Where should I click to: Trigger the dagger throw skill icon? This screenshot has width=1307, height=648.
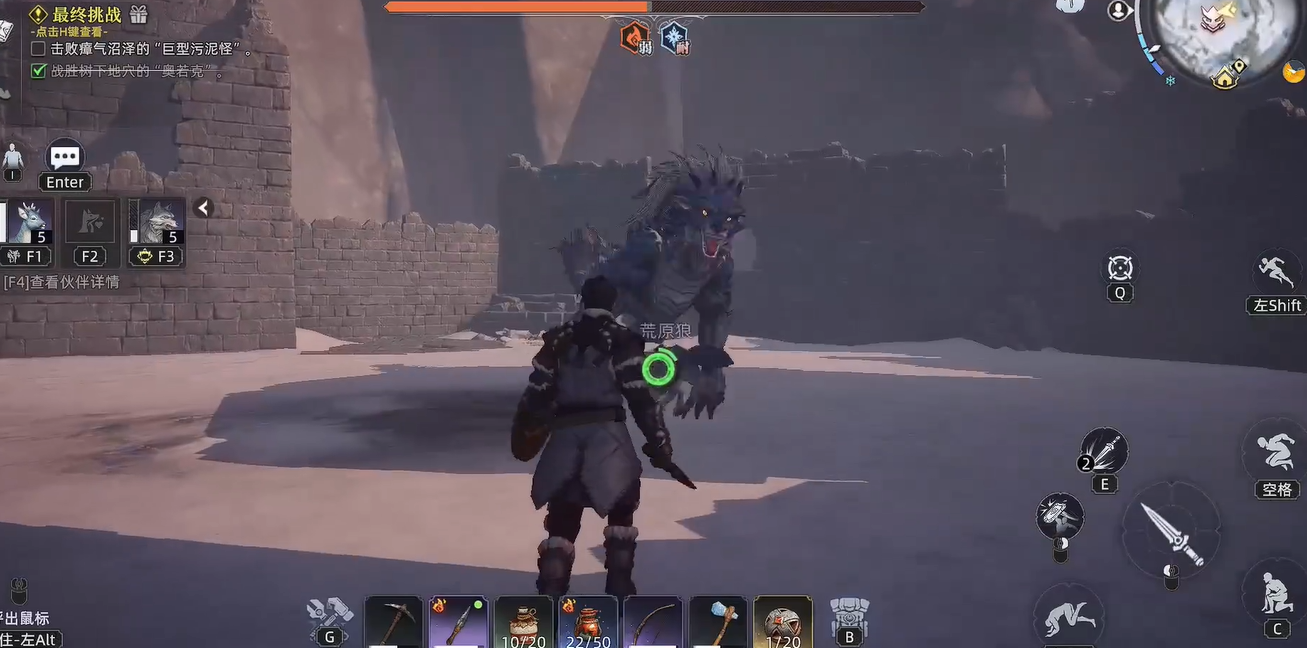(1104, 452)
